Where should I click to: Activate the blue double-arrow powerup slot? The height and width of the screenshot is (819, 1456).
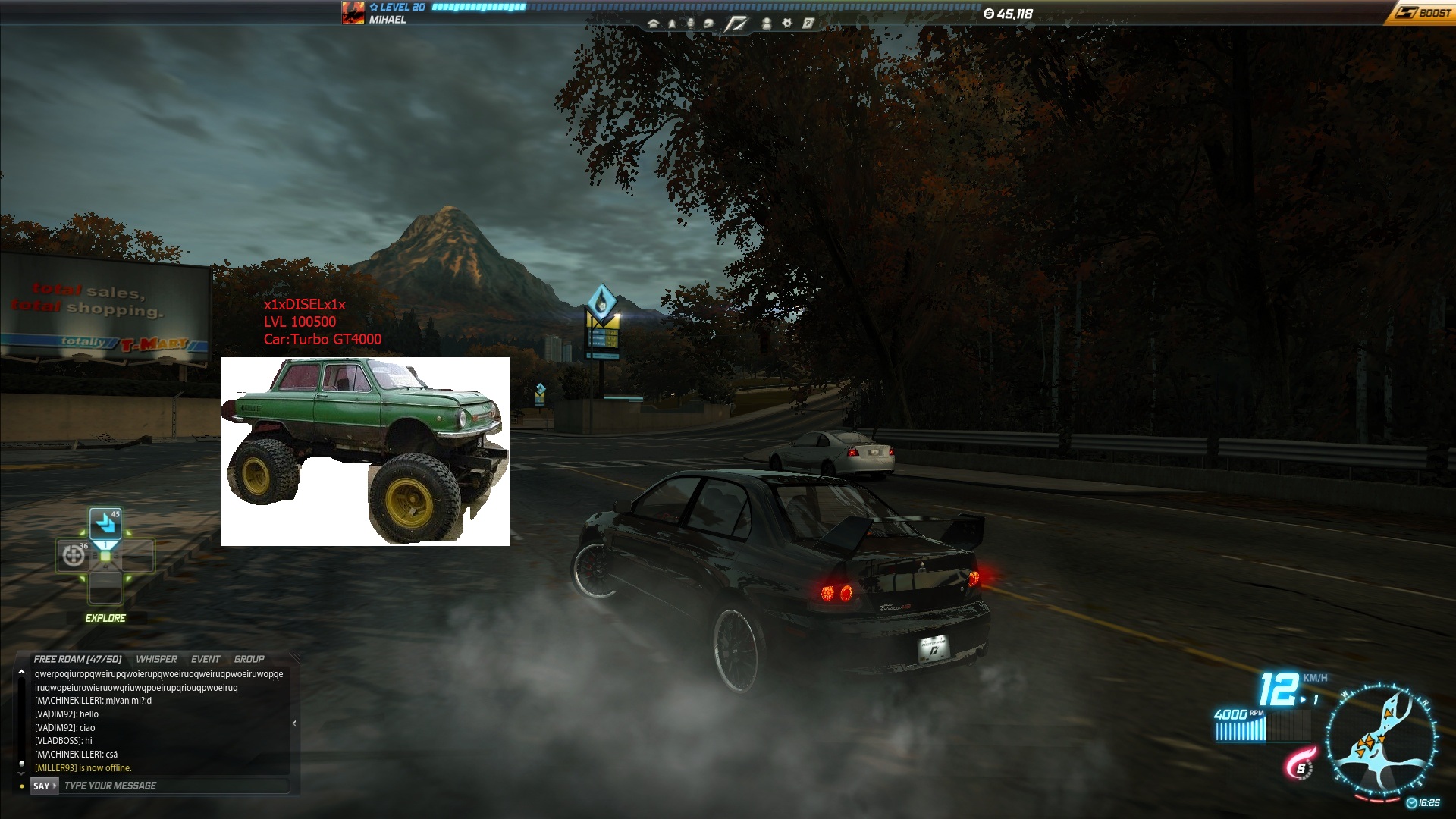[x=105, y=523]
